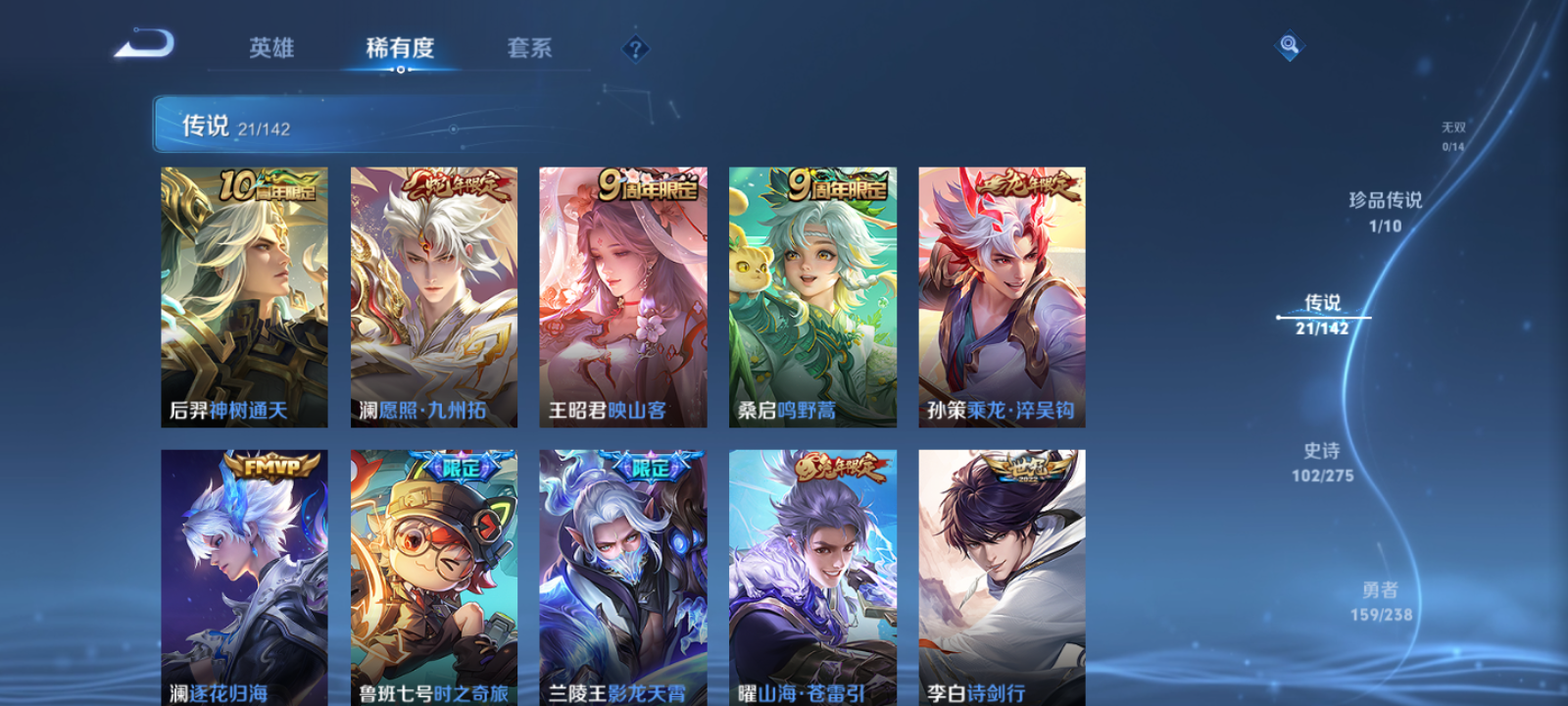This screenshot has height=706, width=1568.
Task: Click the back arrow icon top left
Action: pos(145,44)
